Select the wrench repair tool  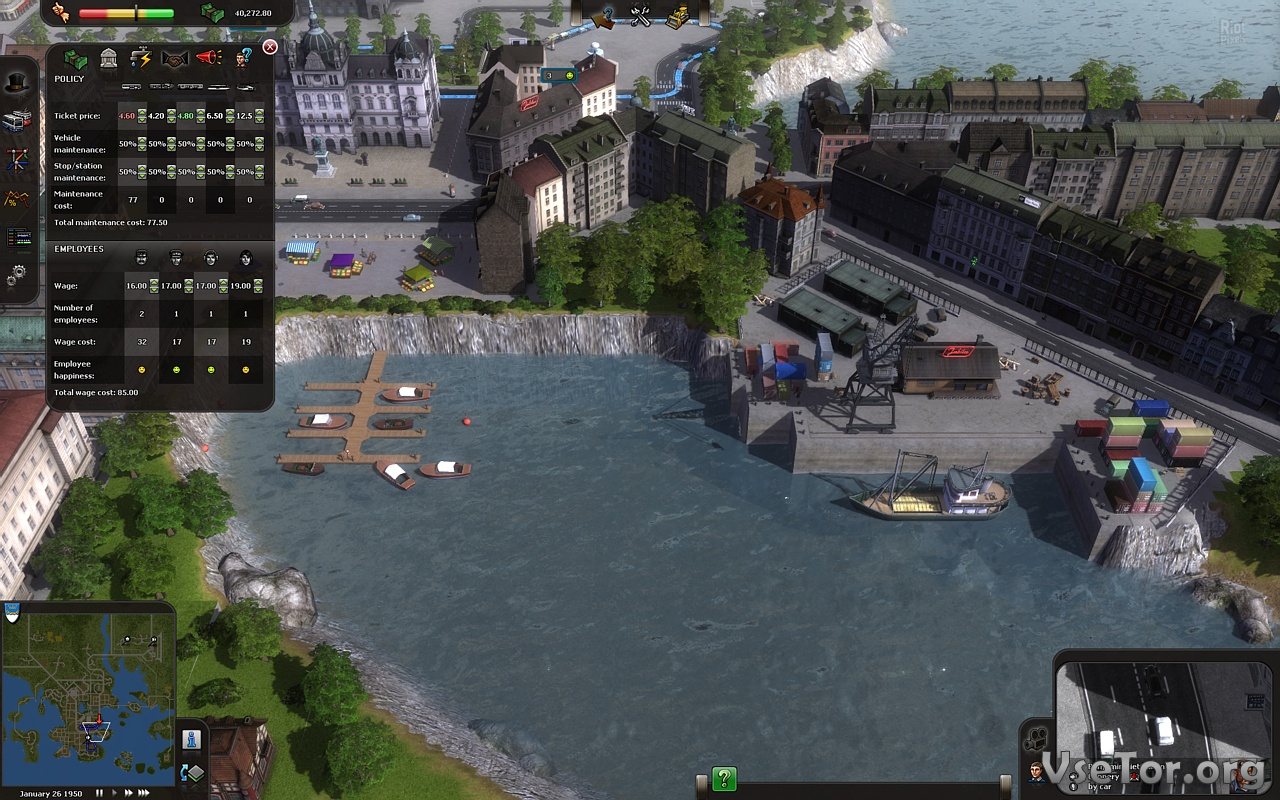coord(641,16)
